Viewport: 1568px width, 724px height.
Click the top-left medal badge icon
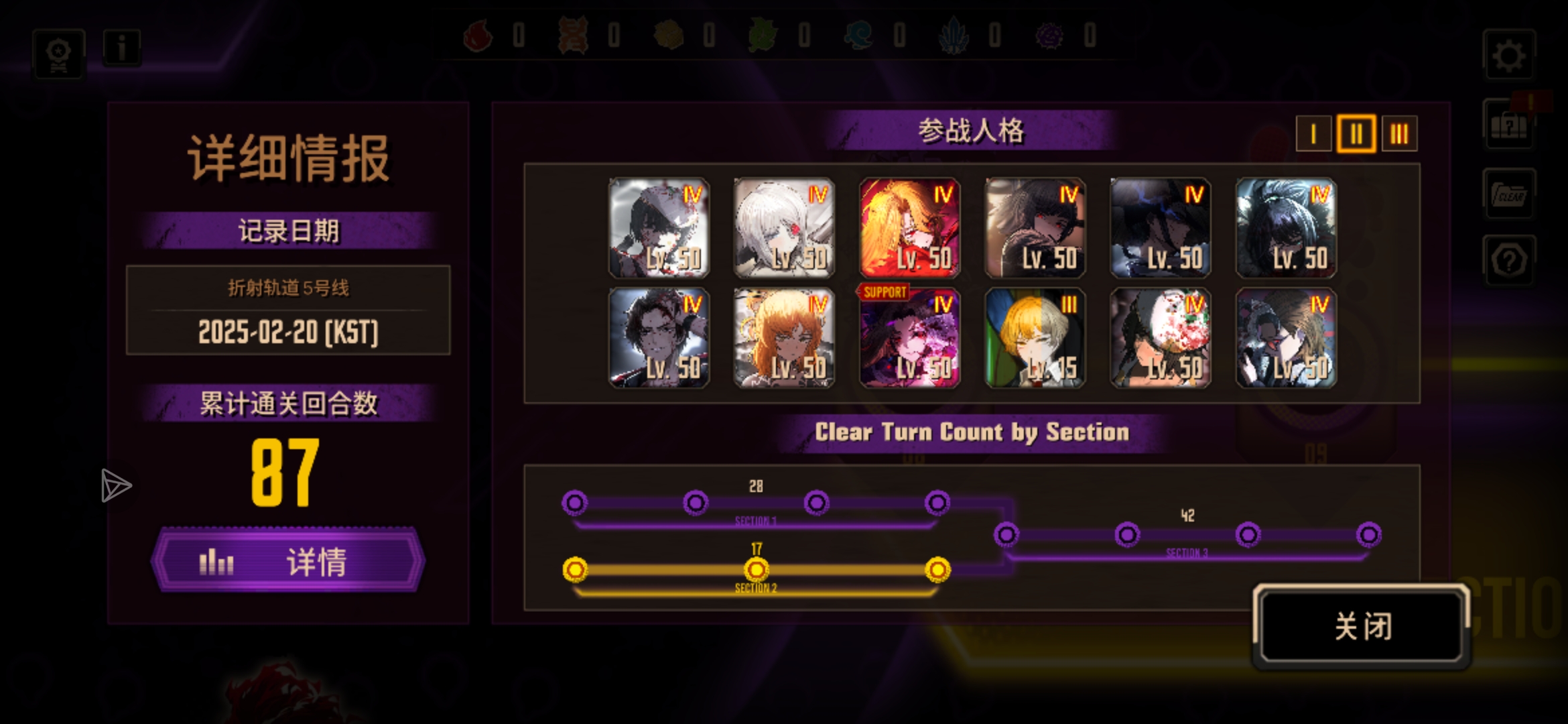(59, 54)
